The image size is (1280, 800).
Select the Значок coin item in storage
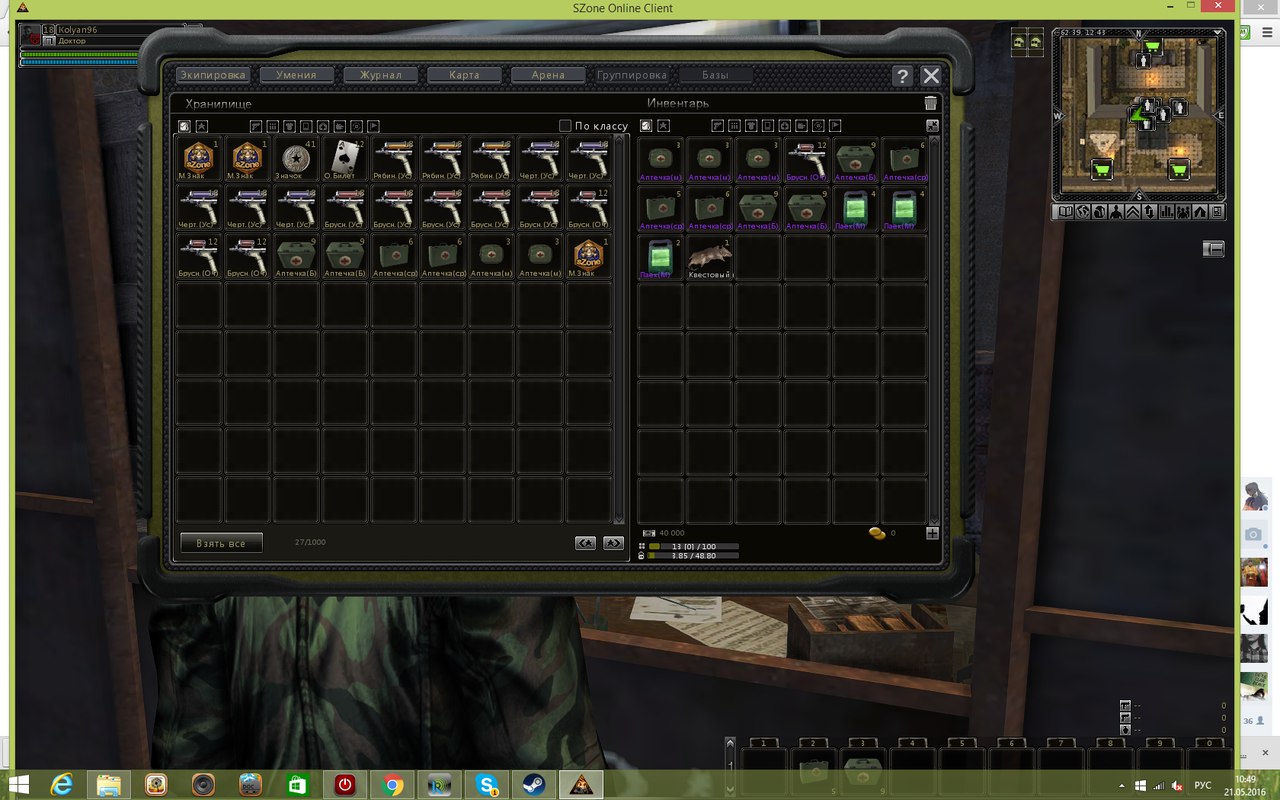296,160
